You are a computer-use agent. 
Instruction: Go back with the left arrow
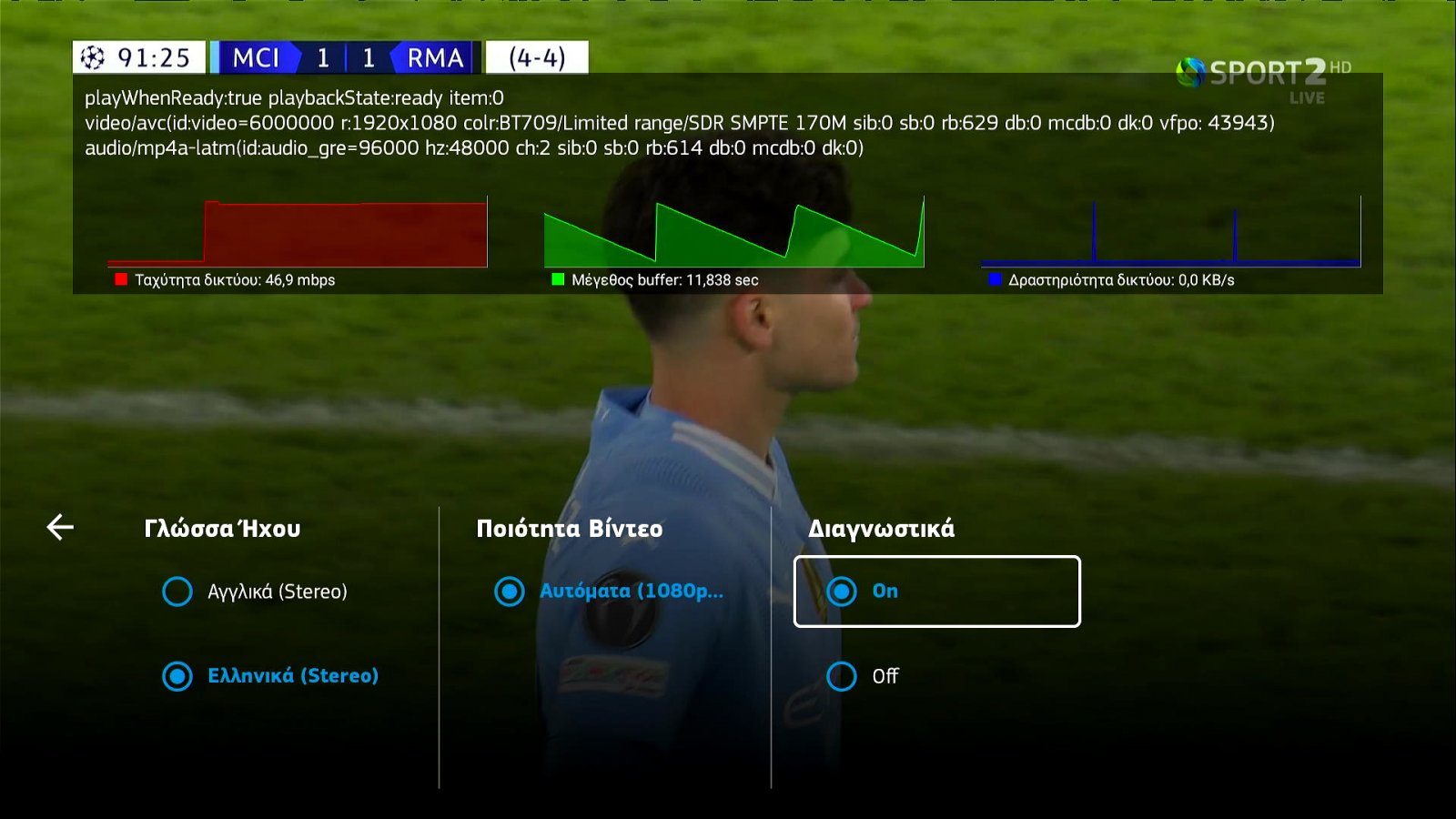click(x=60, y=527)
